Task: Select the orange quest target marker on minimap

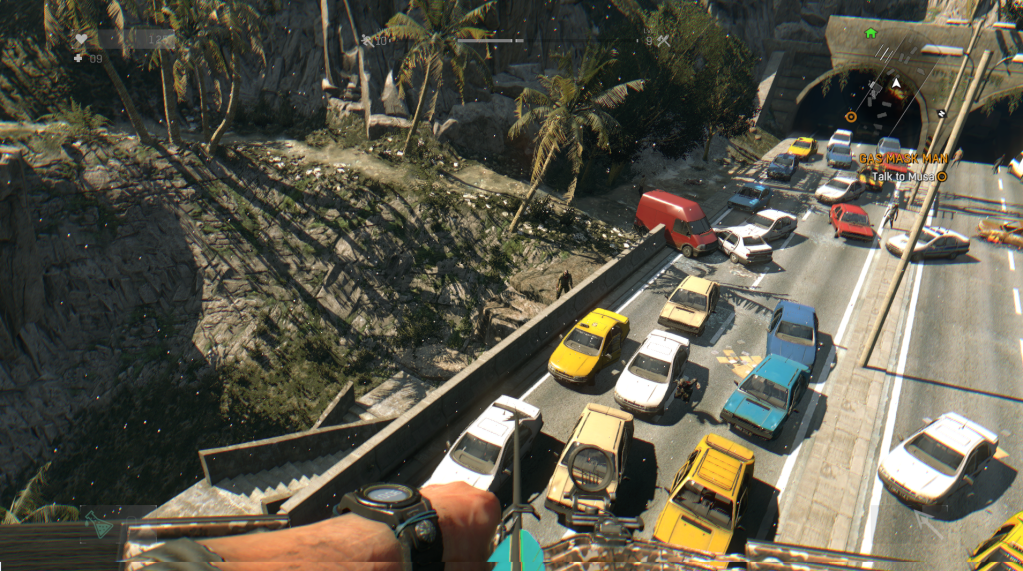Action: [x=851, y=116]
